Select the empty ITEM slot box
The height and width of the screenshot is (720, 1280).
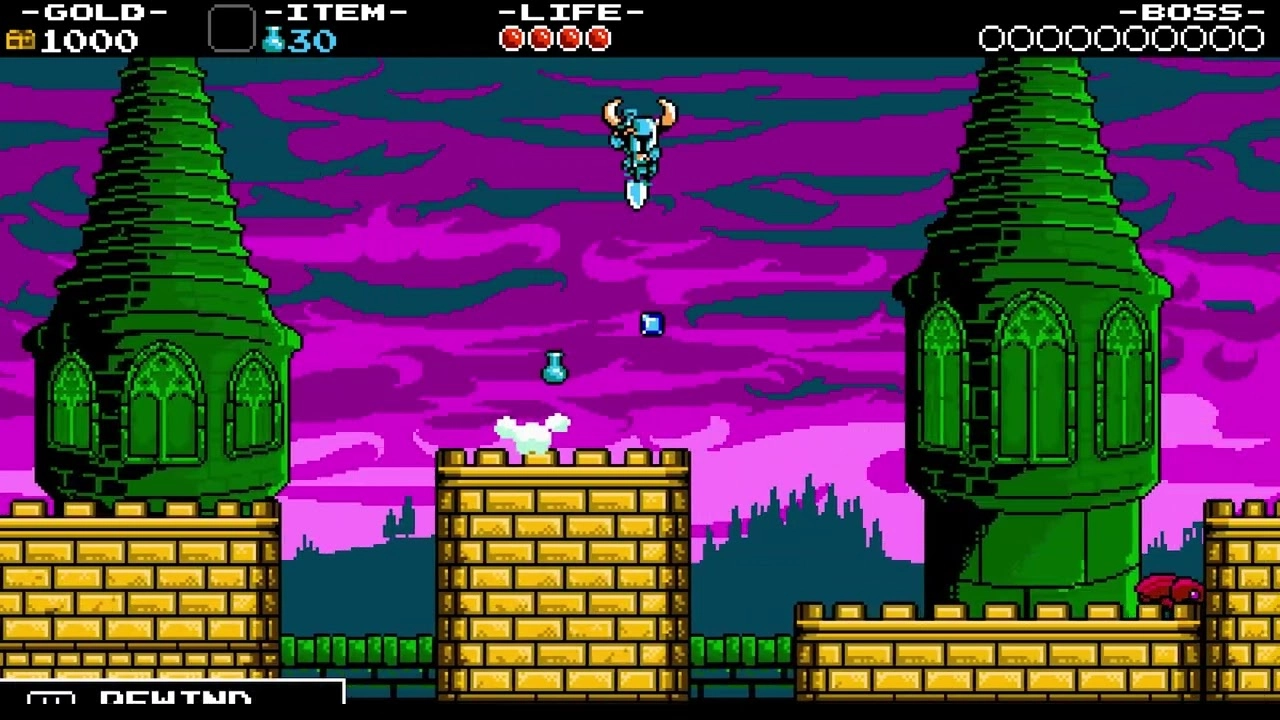231,30
